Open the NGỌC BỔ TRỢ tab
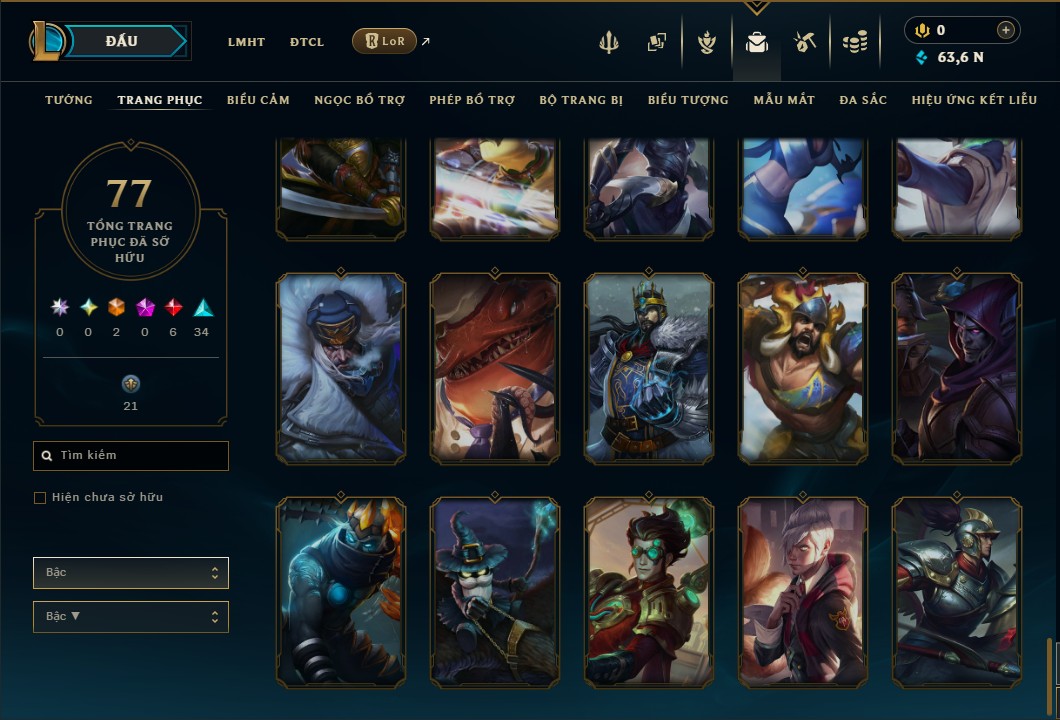The width and height of the screenshot is (1060, 720). [x=359, y=100]
